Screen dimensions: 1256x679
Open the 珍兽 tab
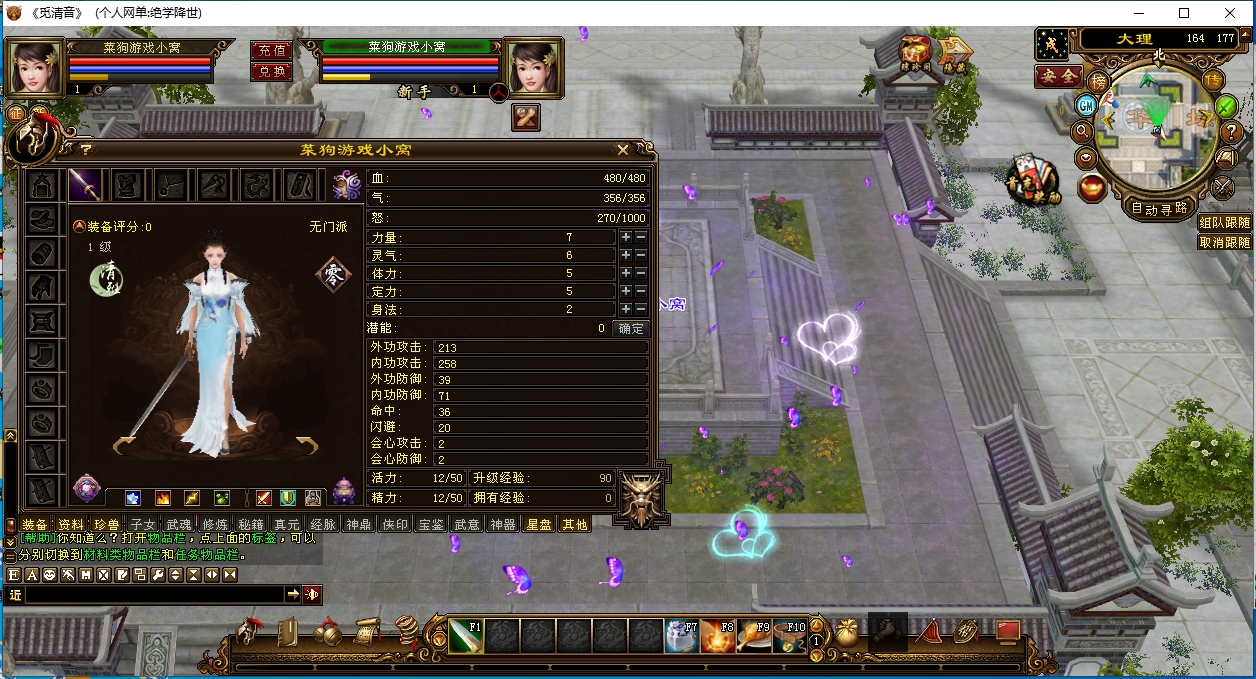(x=107, y=524)
